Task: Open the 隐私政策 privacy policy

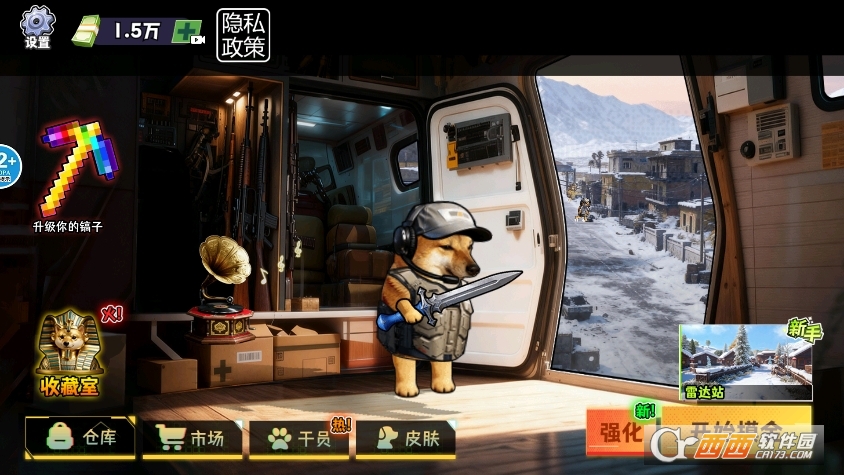Action: (x=242, y=34)
